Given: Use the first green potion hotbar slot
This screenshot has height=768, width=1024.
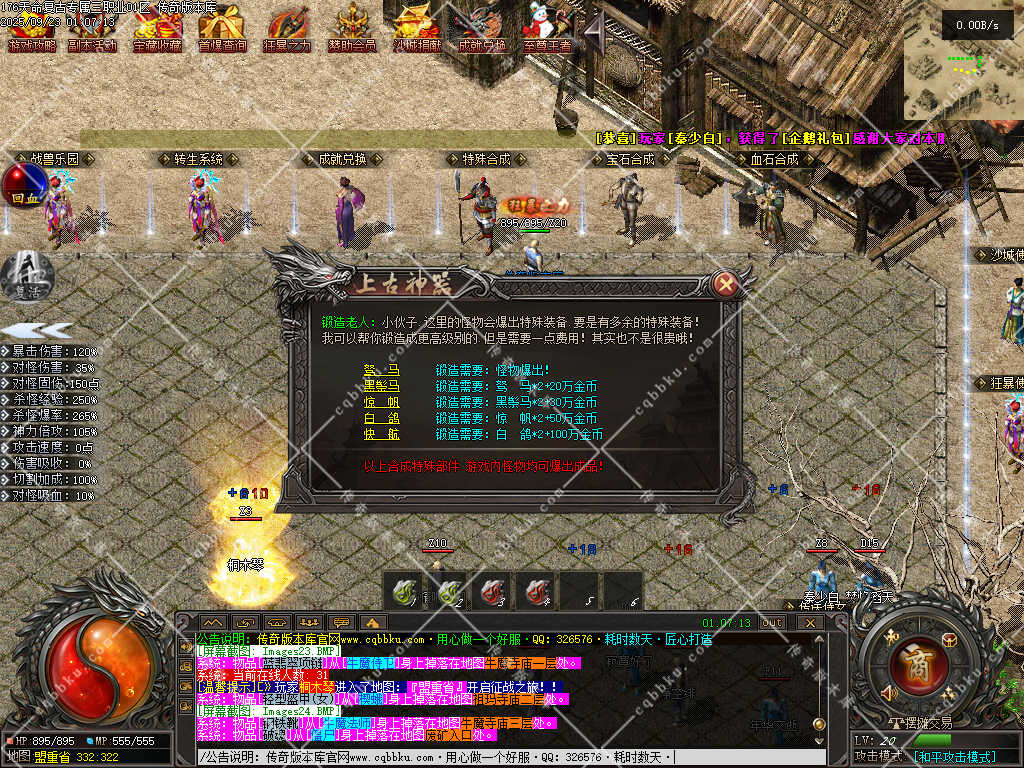Looking at the screenshot, I should point(405,592).
